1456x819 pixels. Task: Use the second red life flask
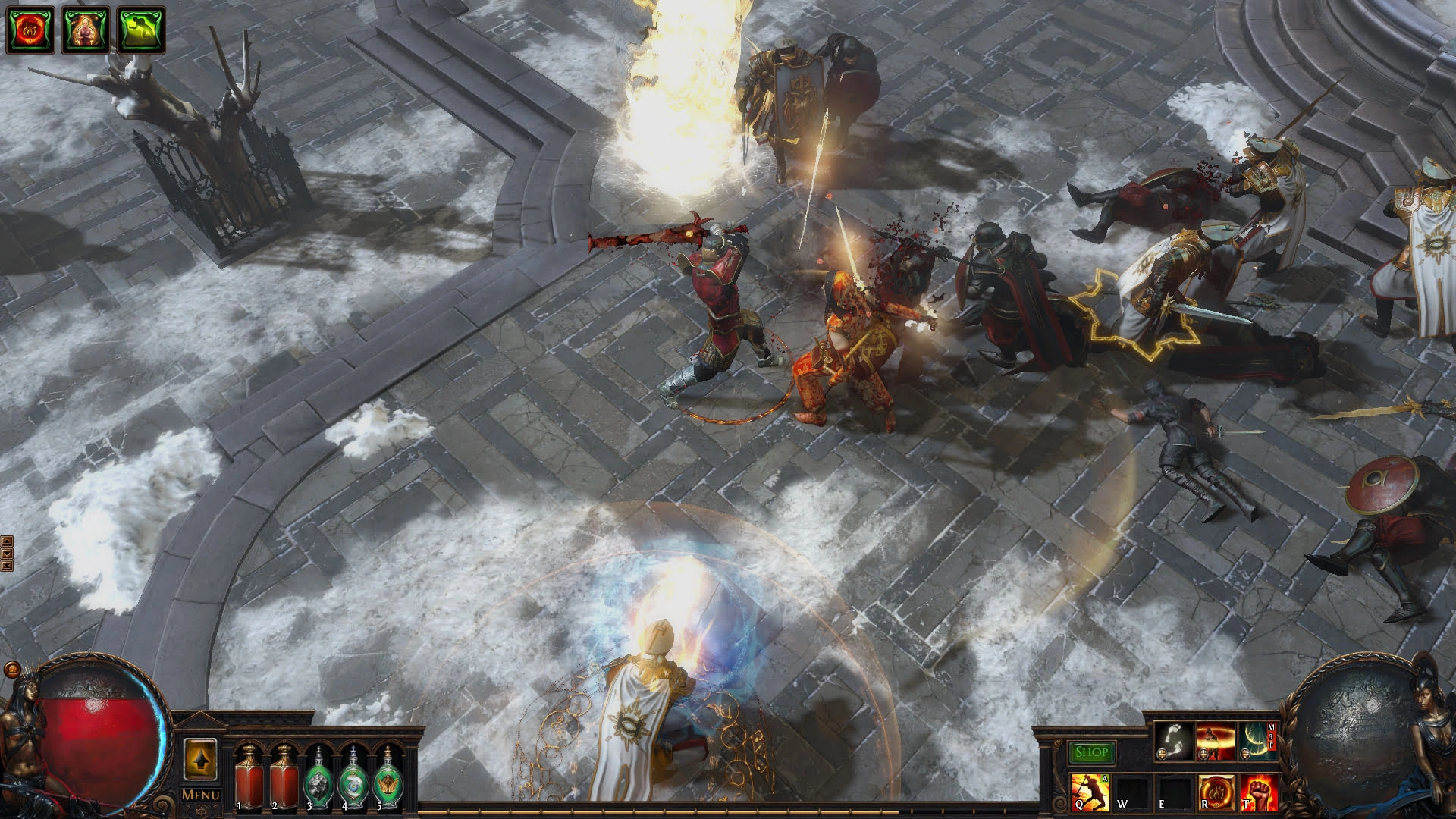(x=284, y=777)
